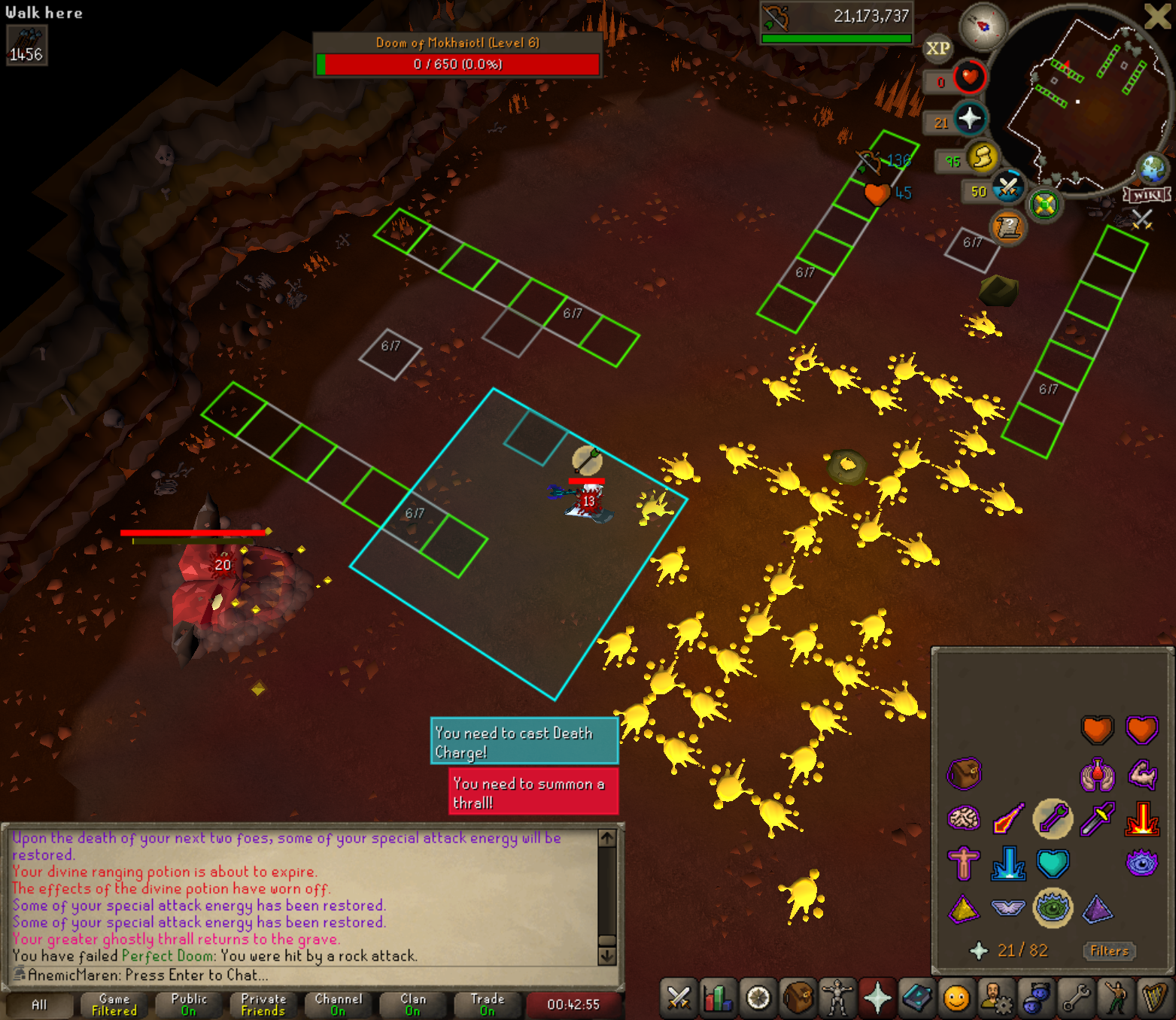Select the brain spell icon
The image size is (1176, 1020).
point(964,818)
